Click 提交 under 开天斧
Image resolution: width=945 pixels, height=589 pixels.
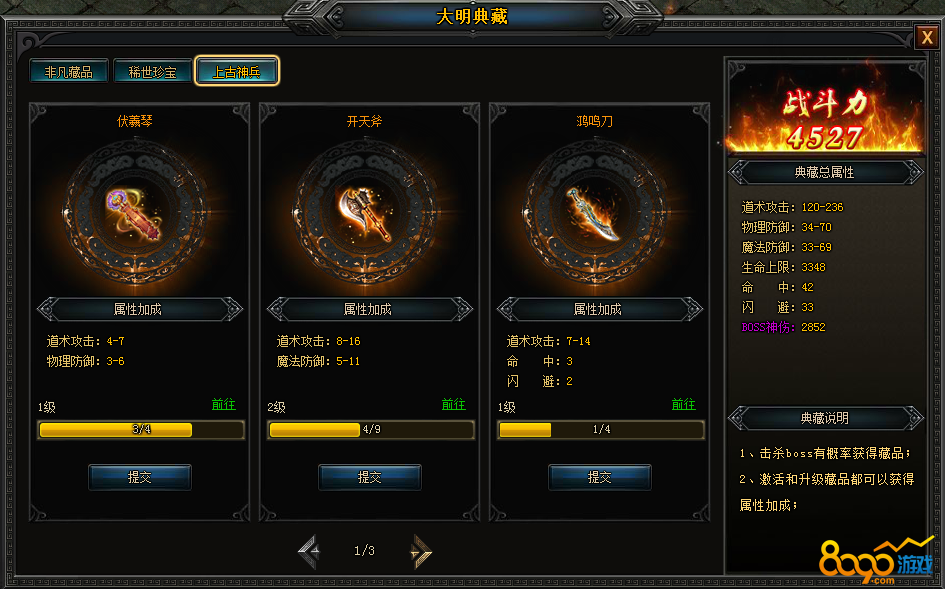click(369, 477)
